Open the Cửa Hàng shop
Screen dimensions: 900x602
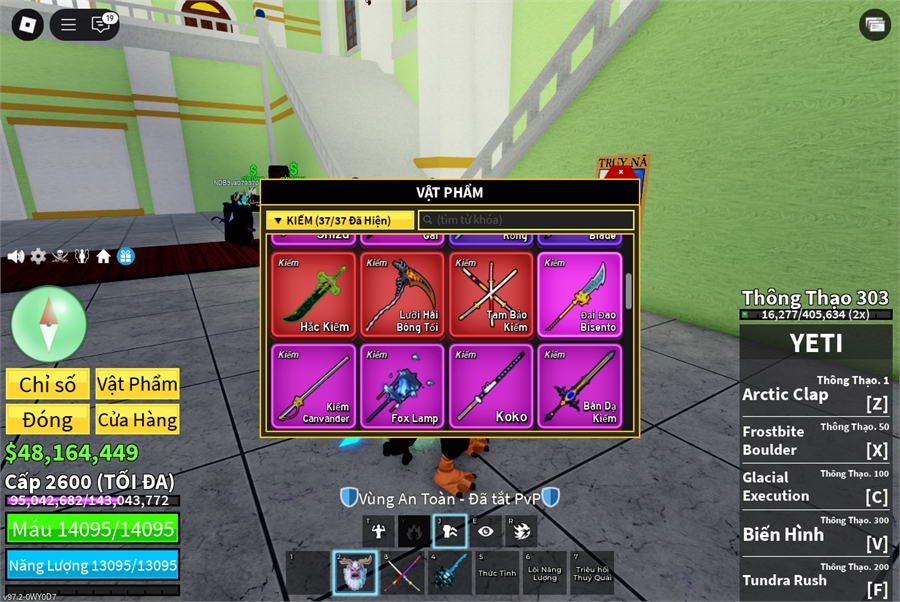[x=137, y=419]
